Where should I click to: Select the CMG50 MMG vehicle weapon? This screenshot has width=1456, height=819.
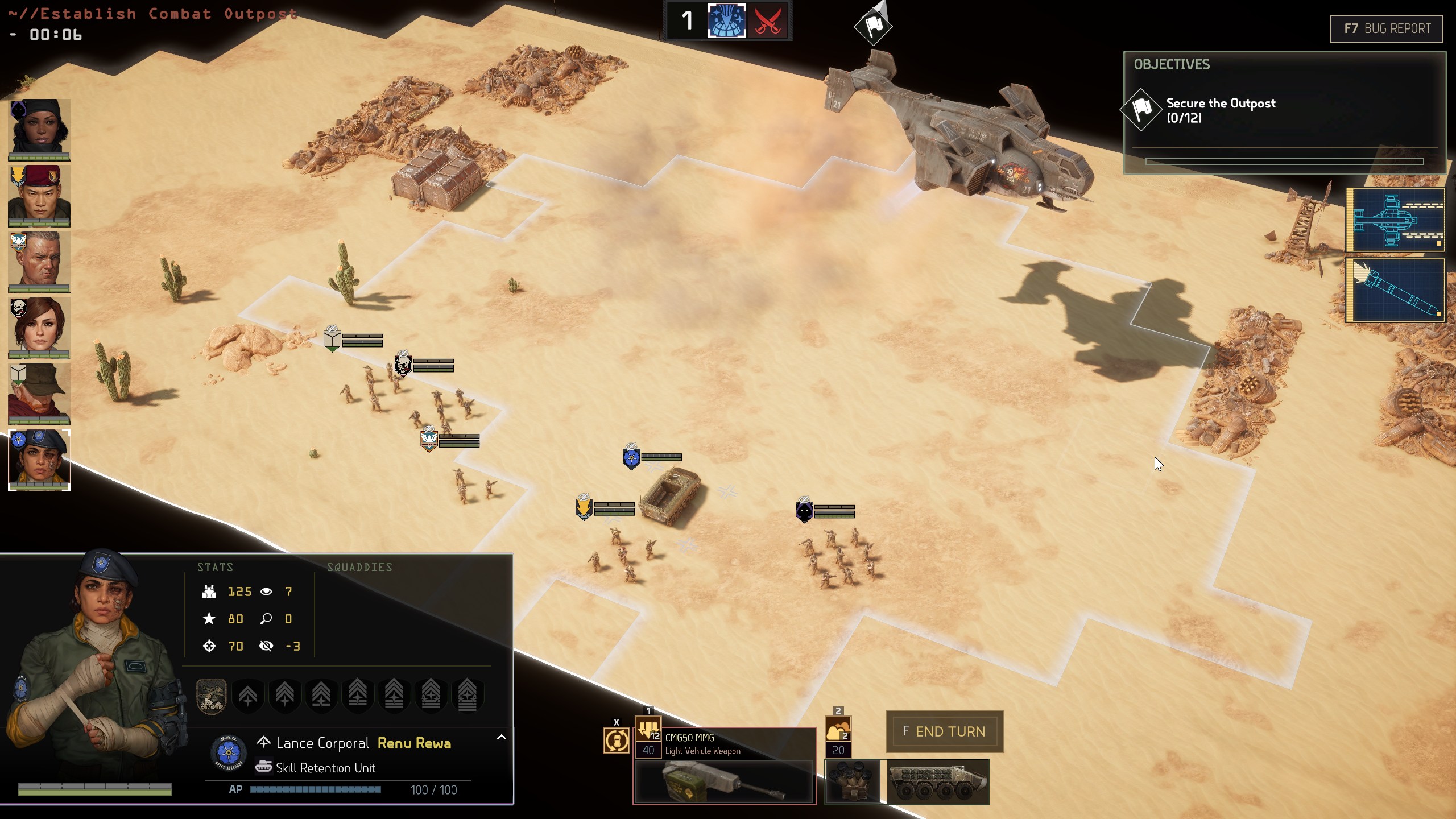pos(724,765)
